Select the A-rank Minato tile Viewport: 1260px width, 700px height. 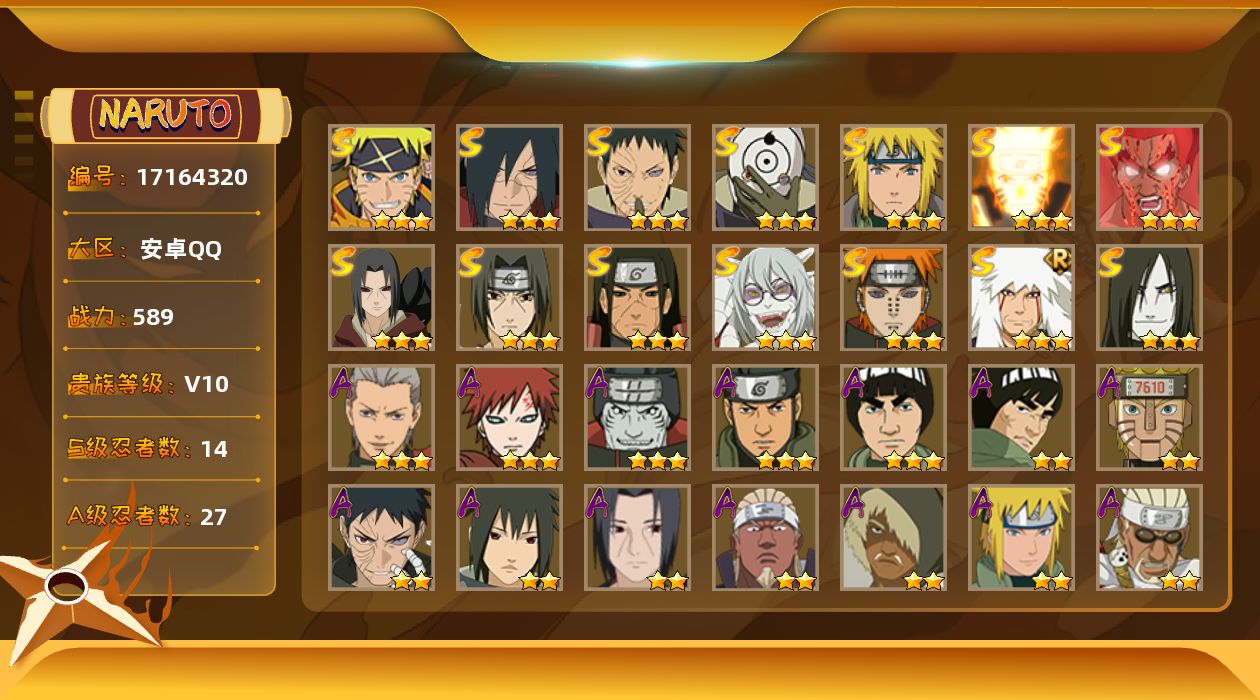[1022, 538]
